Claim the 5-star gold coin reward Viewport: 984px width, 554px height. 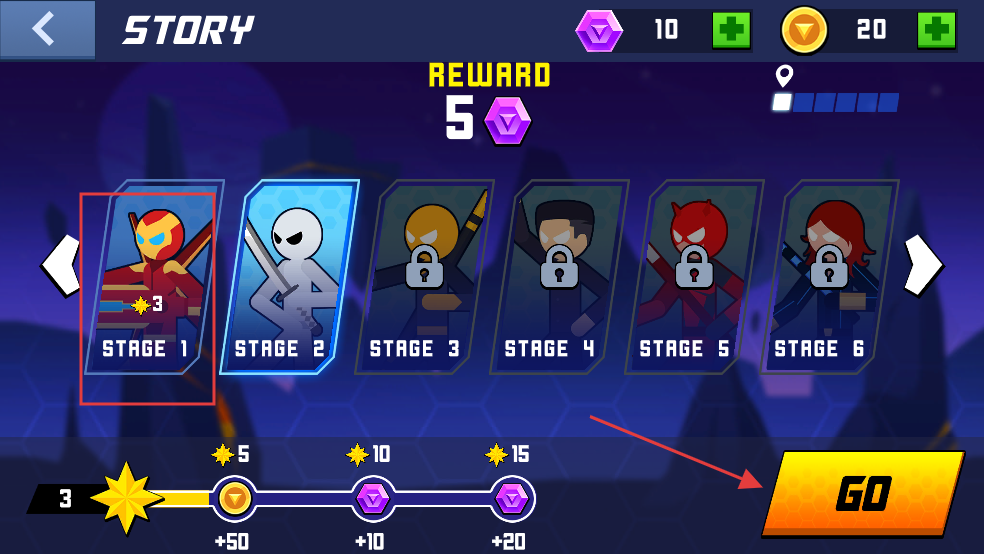point(235,497)
